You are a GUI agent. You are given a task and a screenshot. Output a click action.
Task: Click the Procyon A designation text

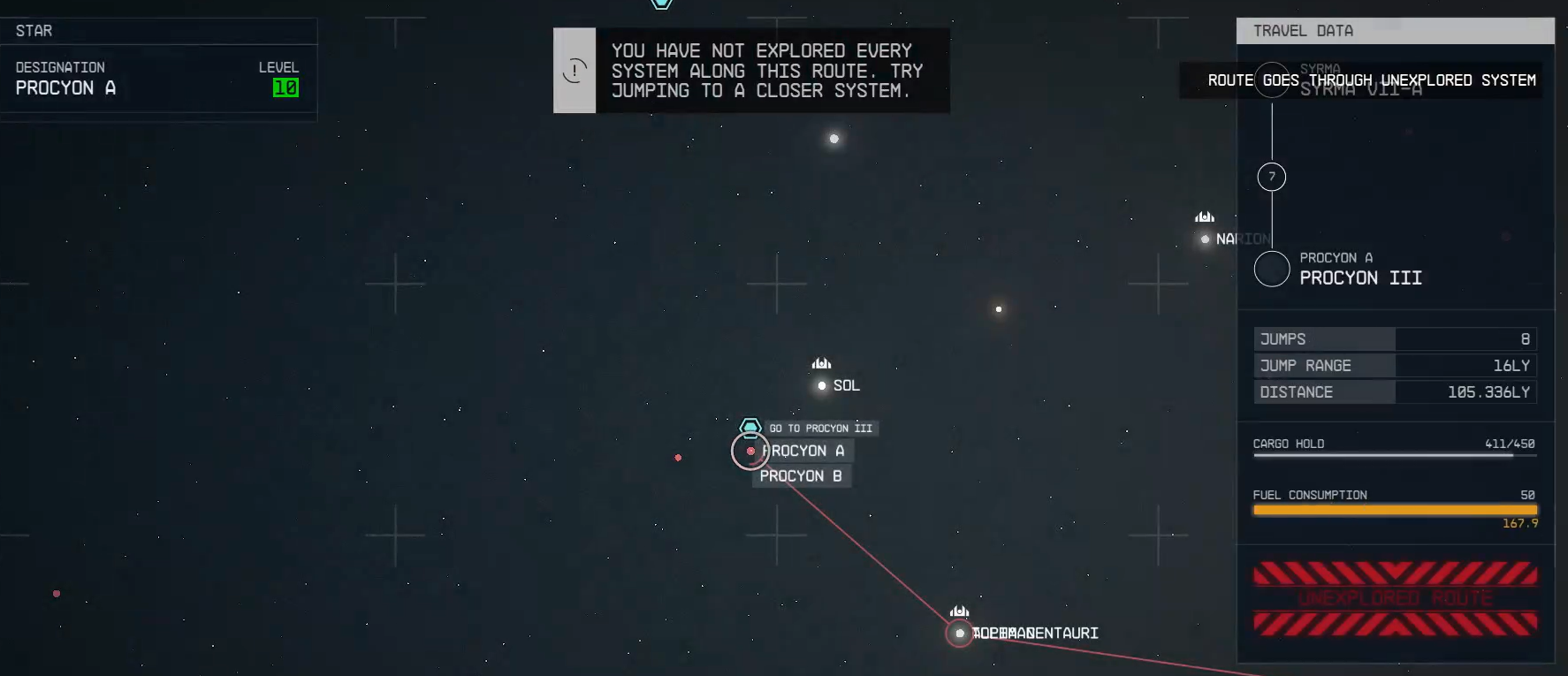point(65,87)
